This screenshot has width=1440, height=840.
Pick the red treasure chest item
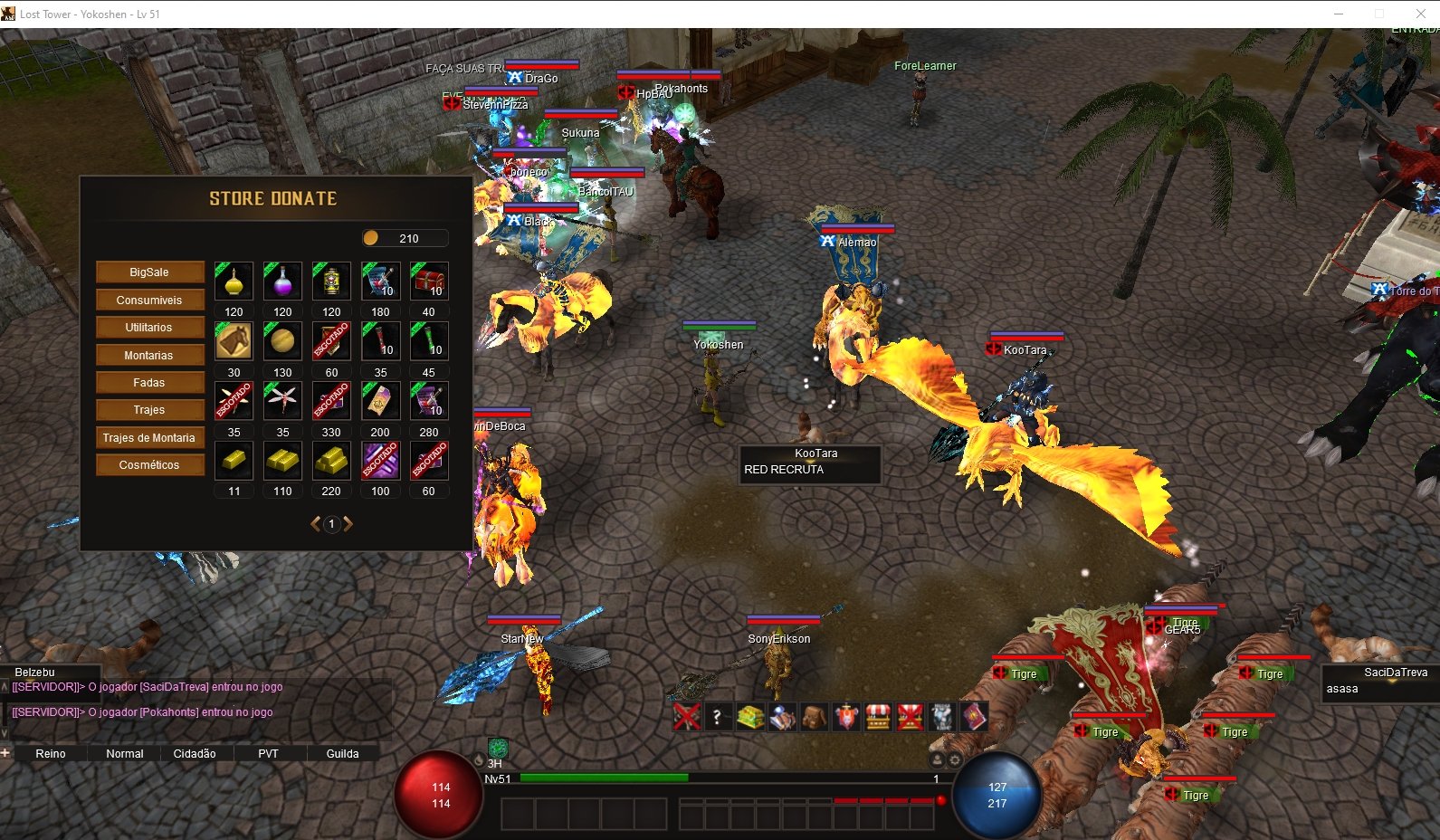pyautogui.click(x=429, y=282)
